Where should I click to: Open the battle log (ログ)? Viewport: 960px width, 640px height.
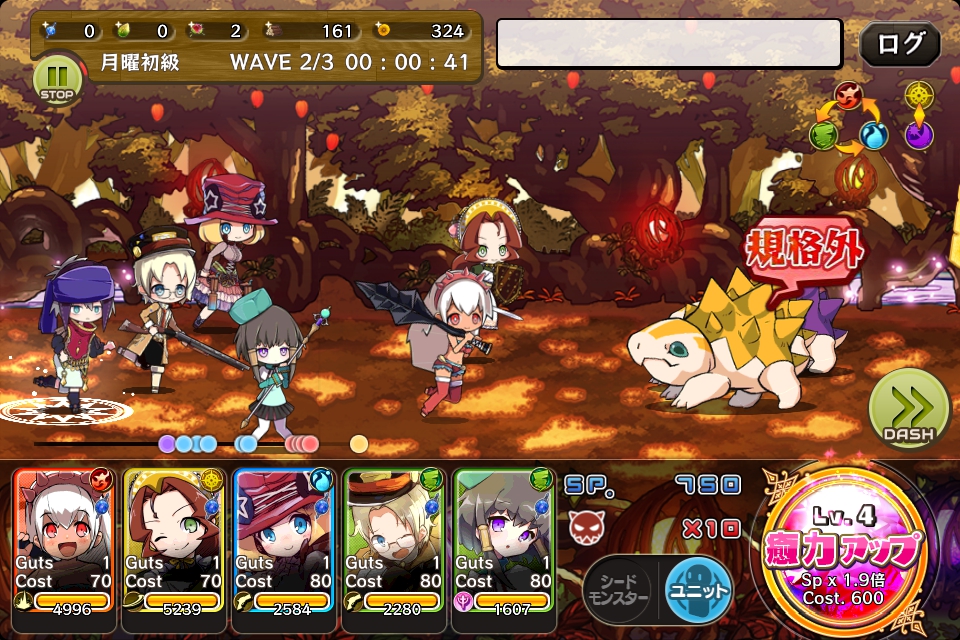click(899, 44)
